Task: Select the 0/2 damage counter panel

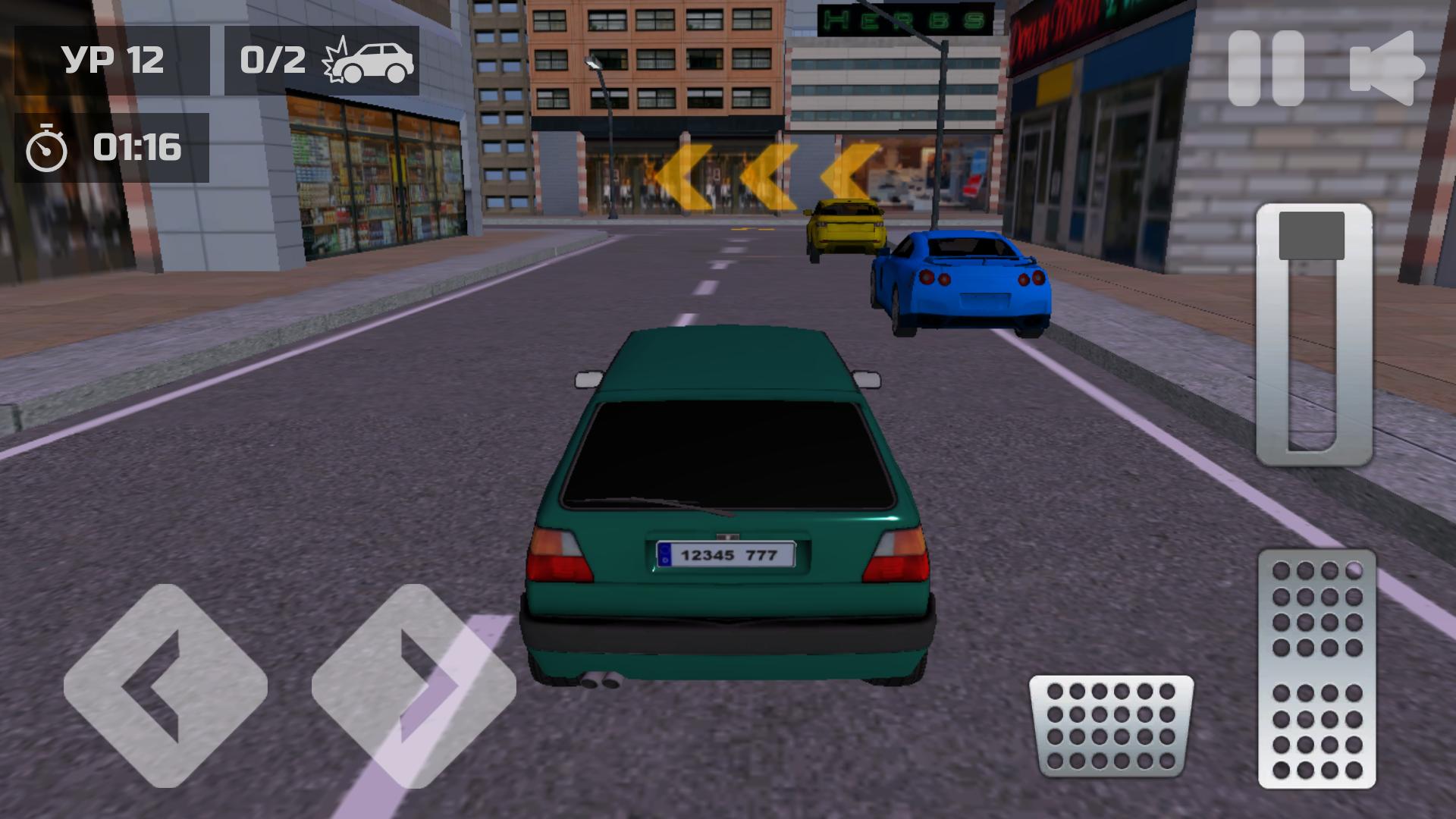Action: point(318,61)
